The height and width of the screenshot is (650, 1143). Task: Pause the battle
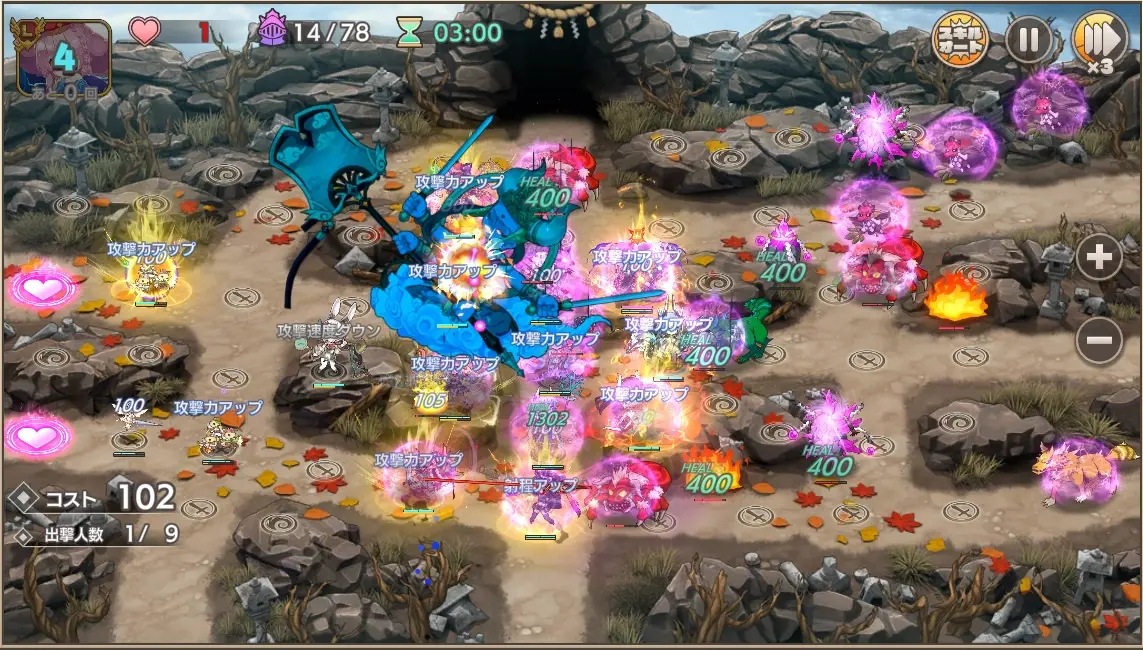point(1028,40)
